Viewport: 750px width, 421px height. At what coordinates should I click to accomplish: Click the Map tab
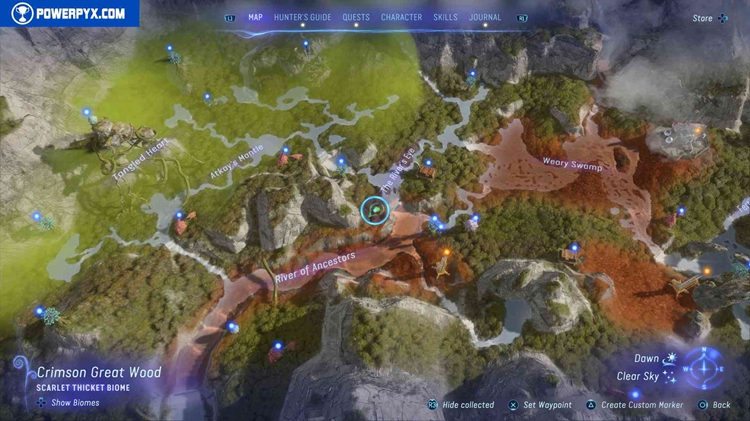(255, 17)
